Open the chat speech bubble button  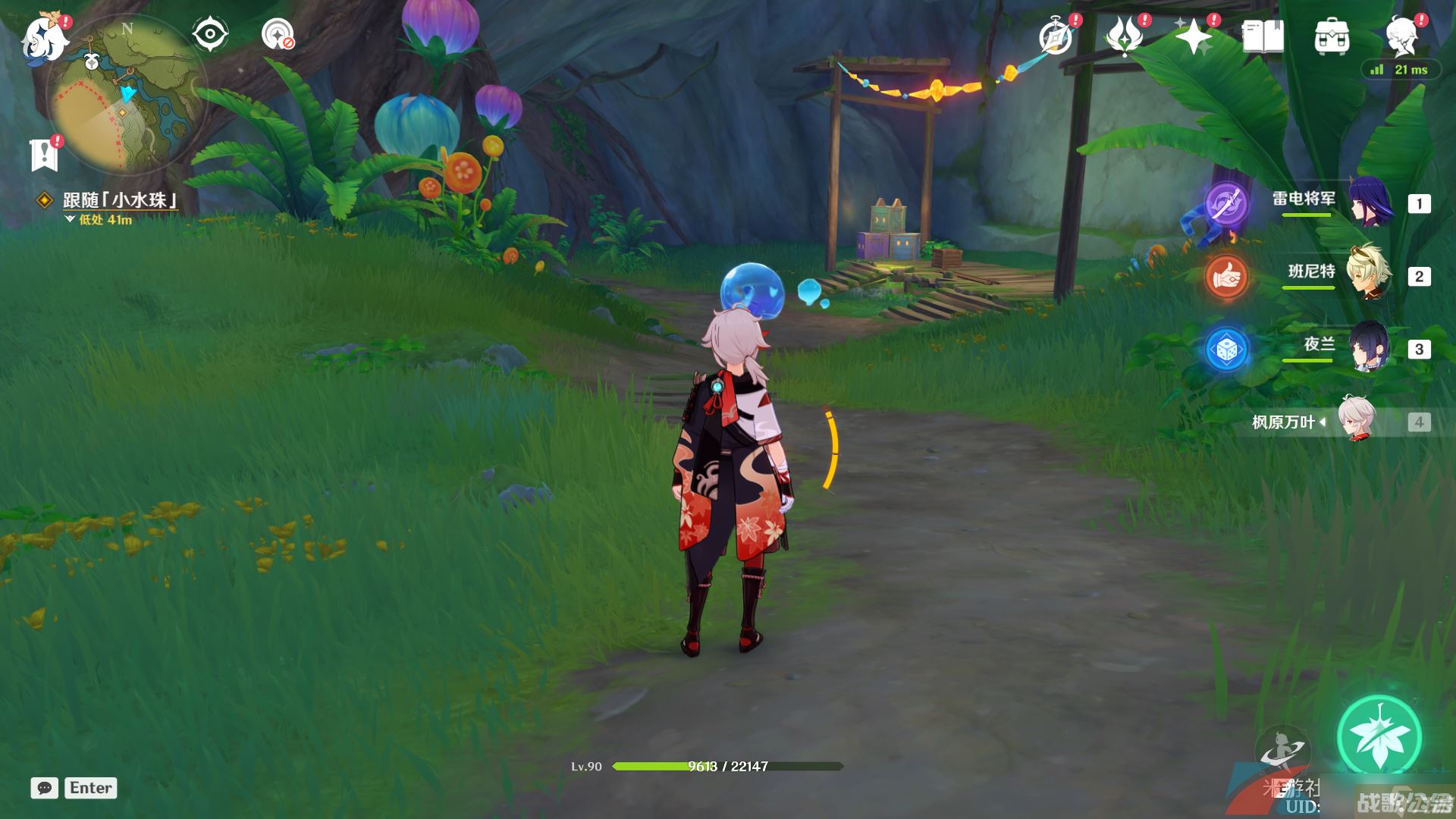(44, 788)
